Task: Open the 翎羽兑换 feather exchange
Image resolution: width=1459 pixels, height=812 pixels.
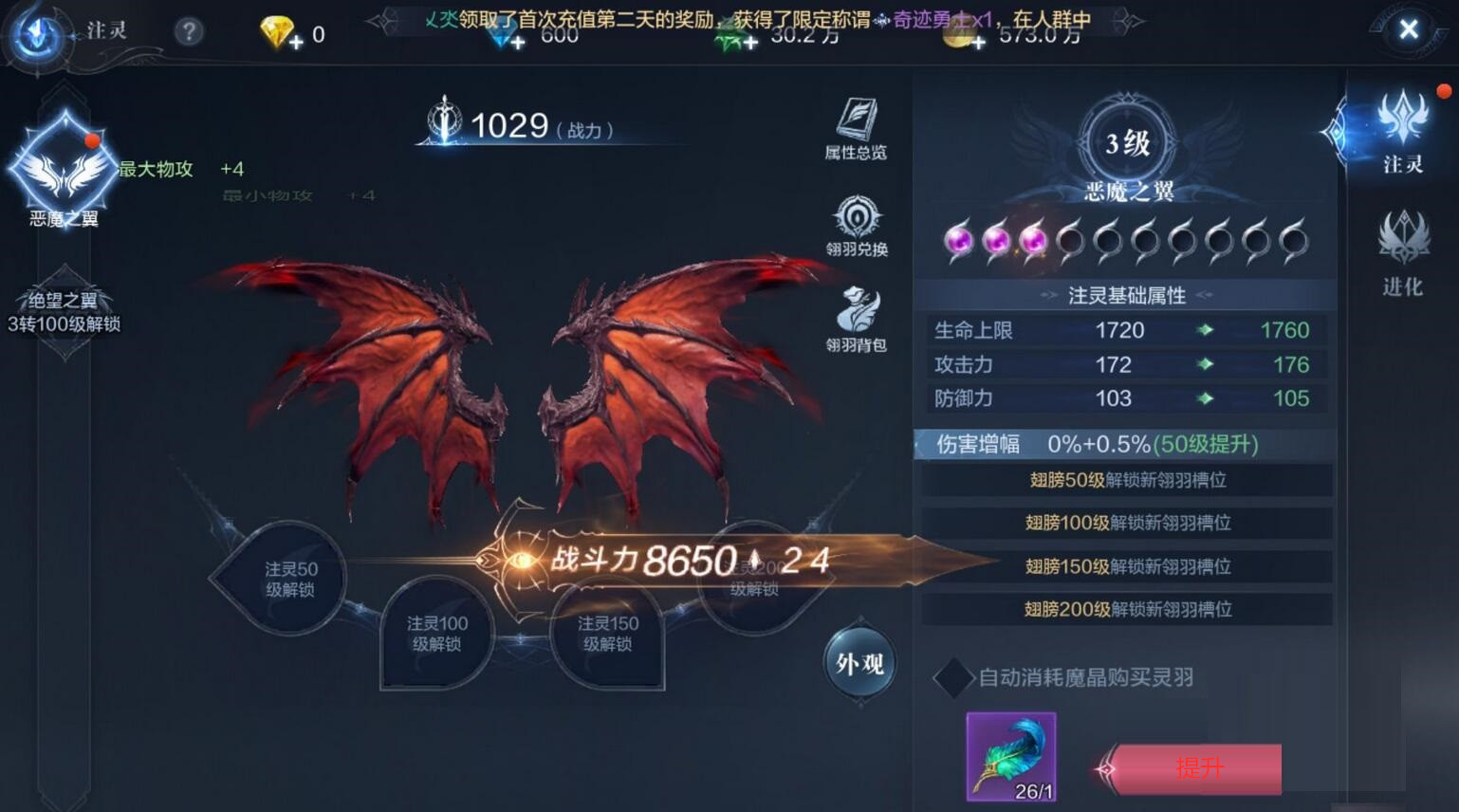Action: coord(859,226)
